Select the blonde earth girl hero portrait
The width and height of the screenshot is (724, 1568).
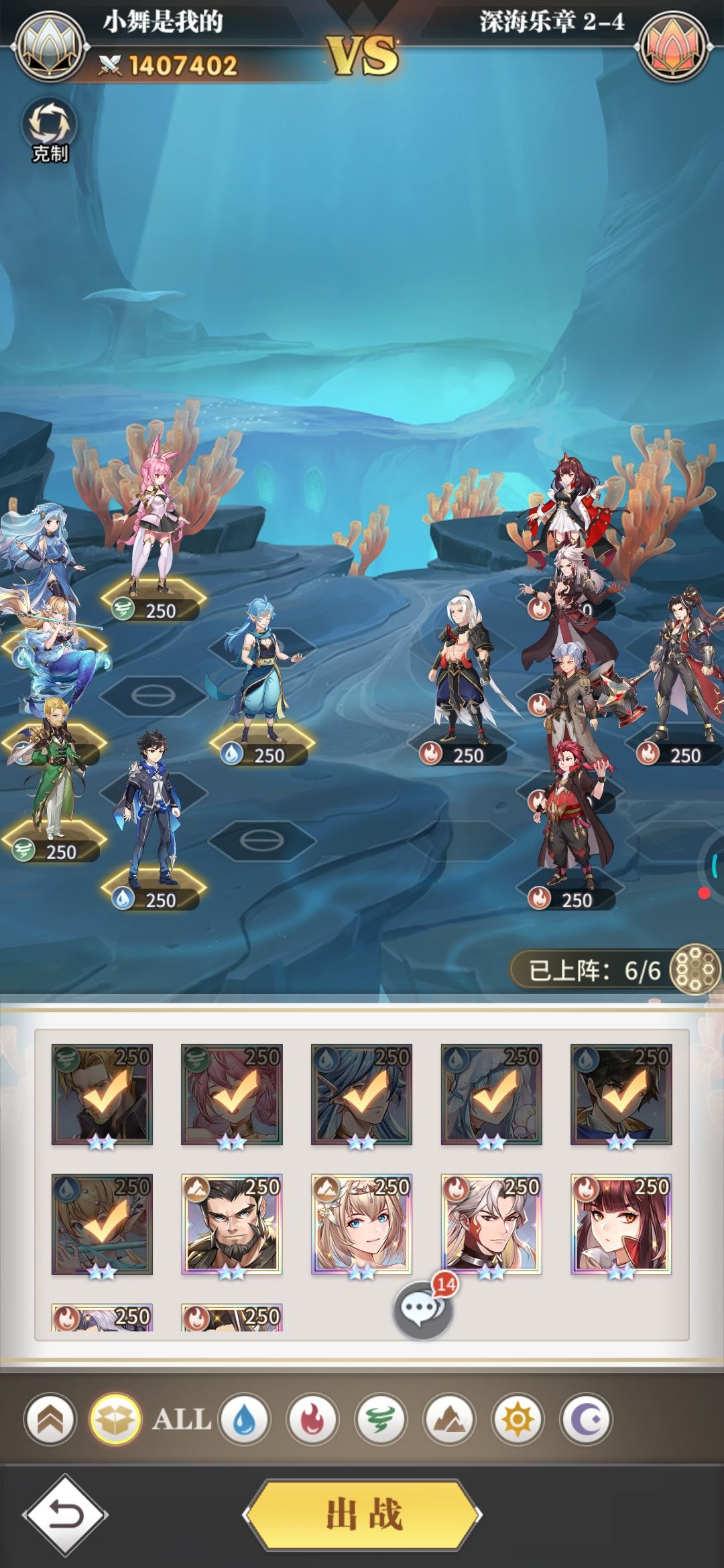pos(361,1224)
